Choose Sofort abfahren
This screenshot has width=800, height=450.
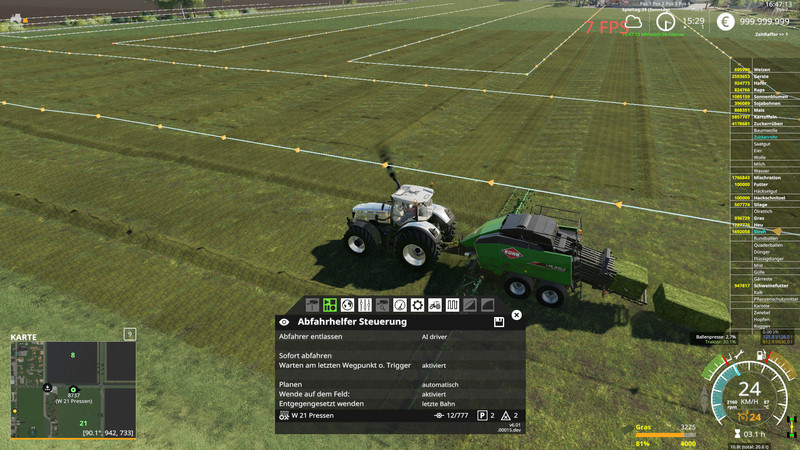click(x=305, y=355)
